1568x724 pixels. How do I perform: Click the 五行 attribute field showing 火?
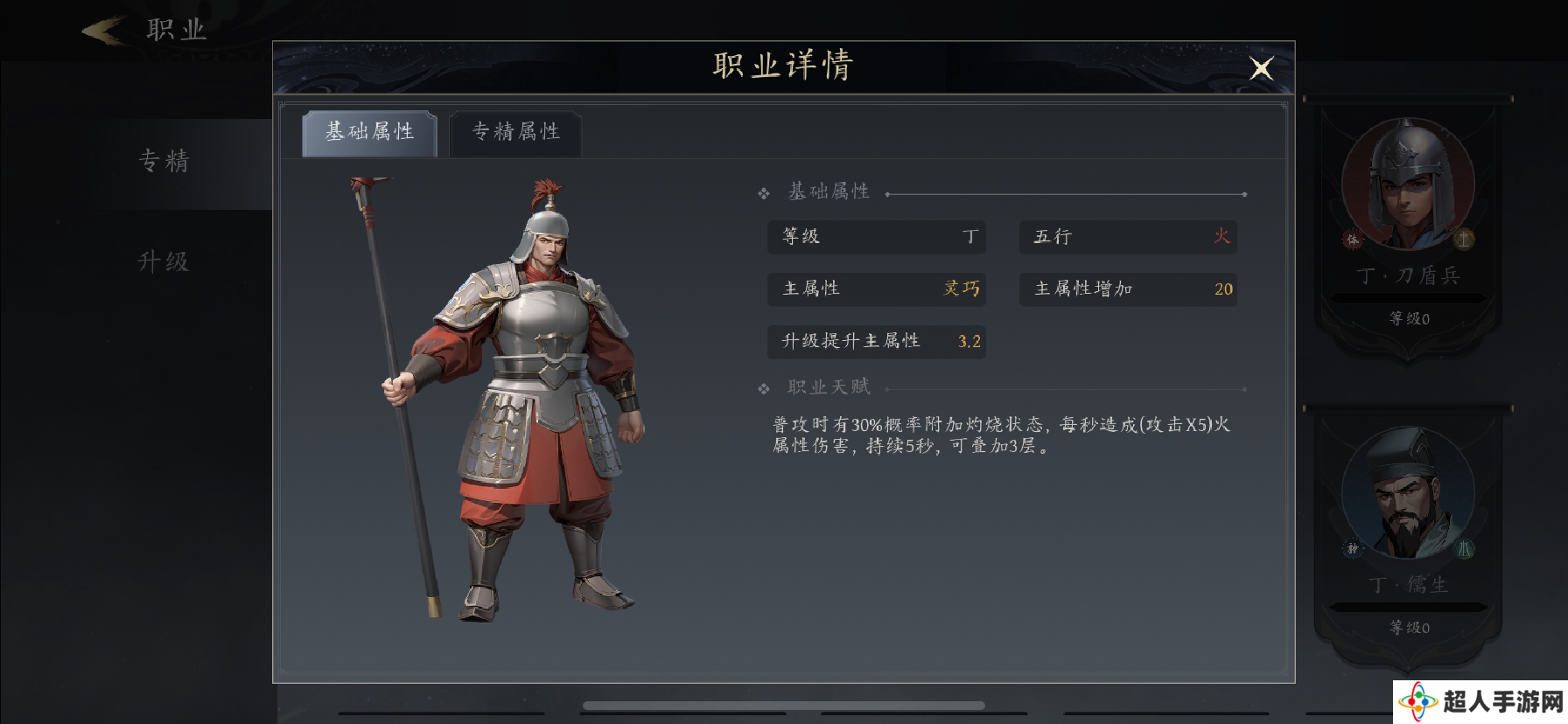point(1127,237)
